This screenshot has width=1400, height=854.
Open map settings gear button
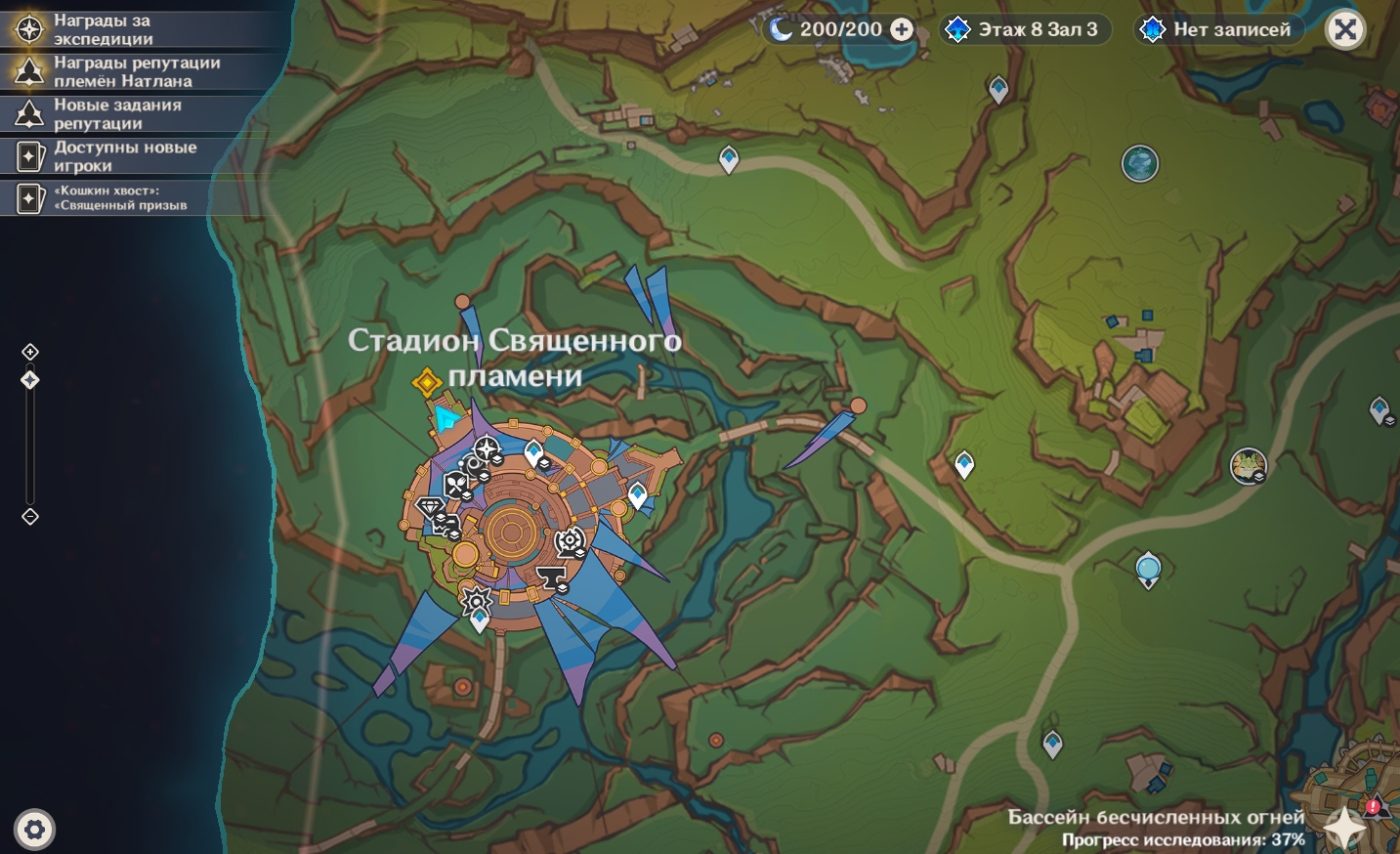(35, 831)
